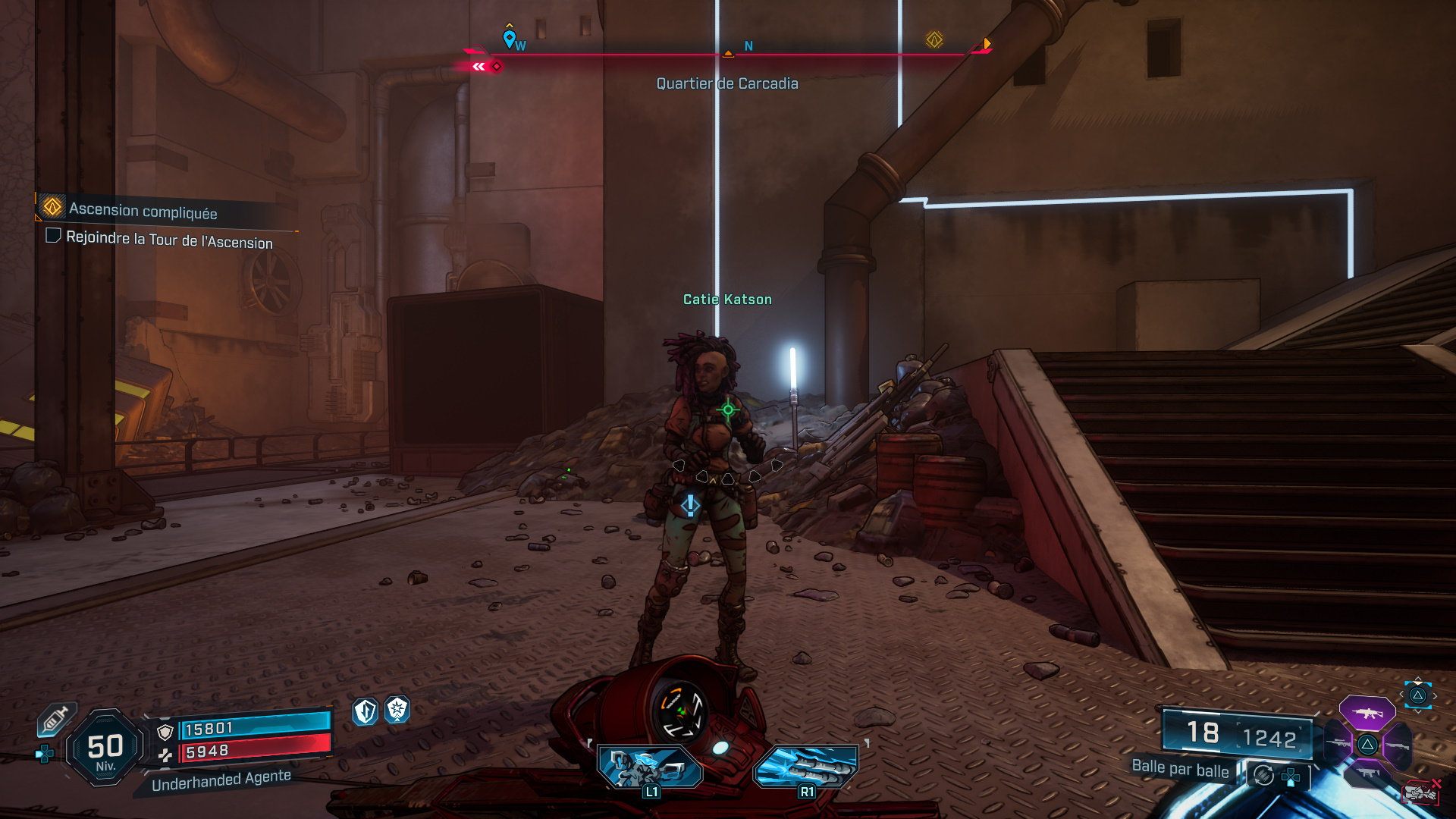Toggle the star shield buff icon
The height and width of the screenshot is (819, 1456).
point(397,710)
